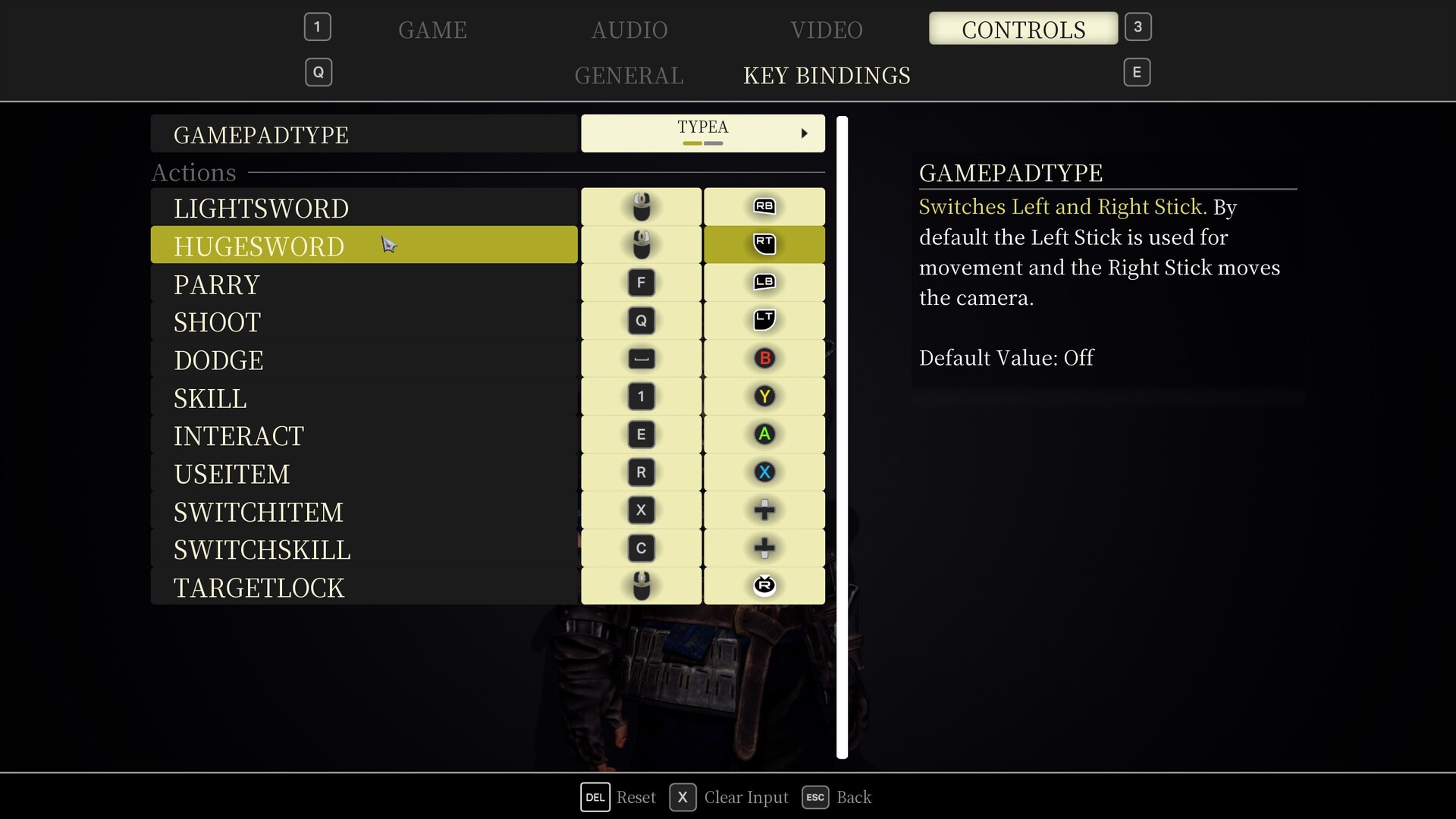Switch to the AUDIO tab

click(628, 30)
